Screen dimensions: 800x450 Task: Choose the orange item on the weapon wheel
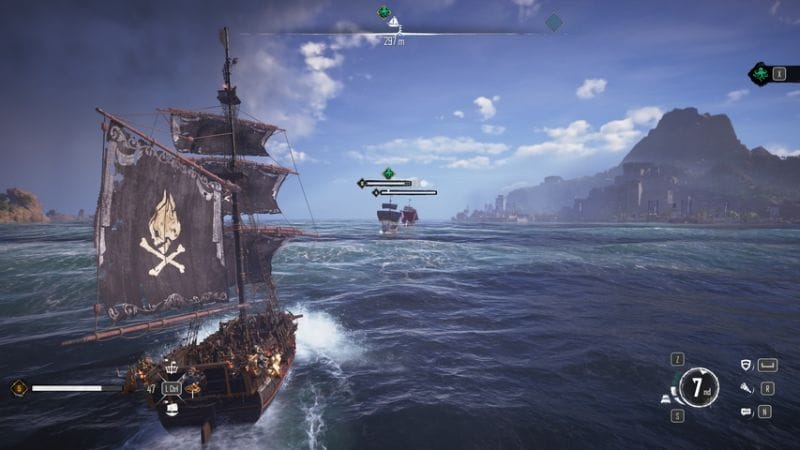click(x=193, y=389)
